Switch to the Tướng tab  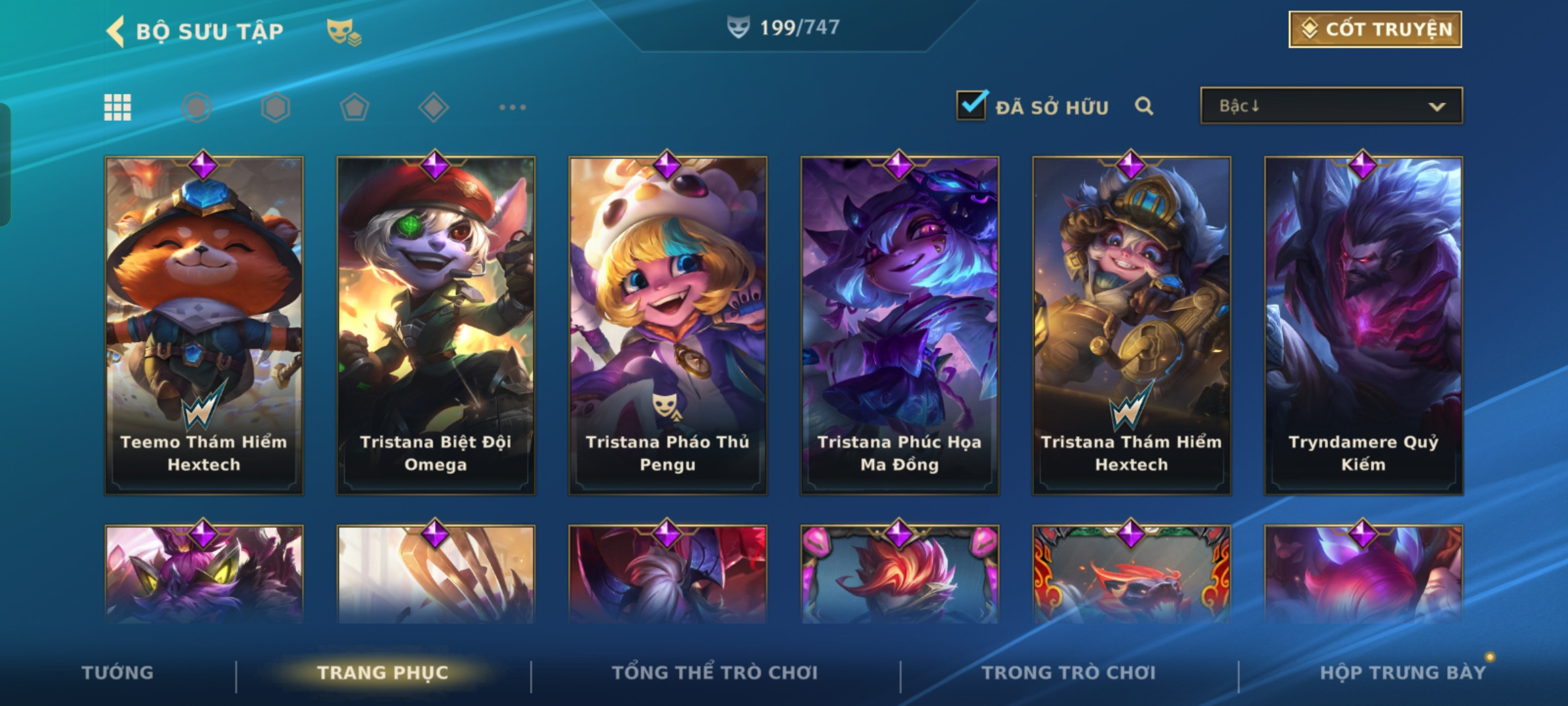click(118, 673)
